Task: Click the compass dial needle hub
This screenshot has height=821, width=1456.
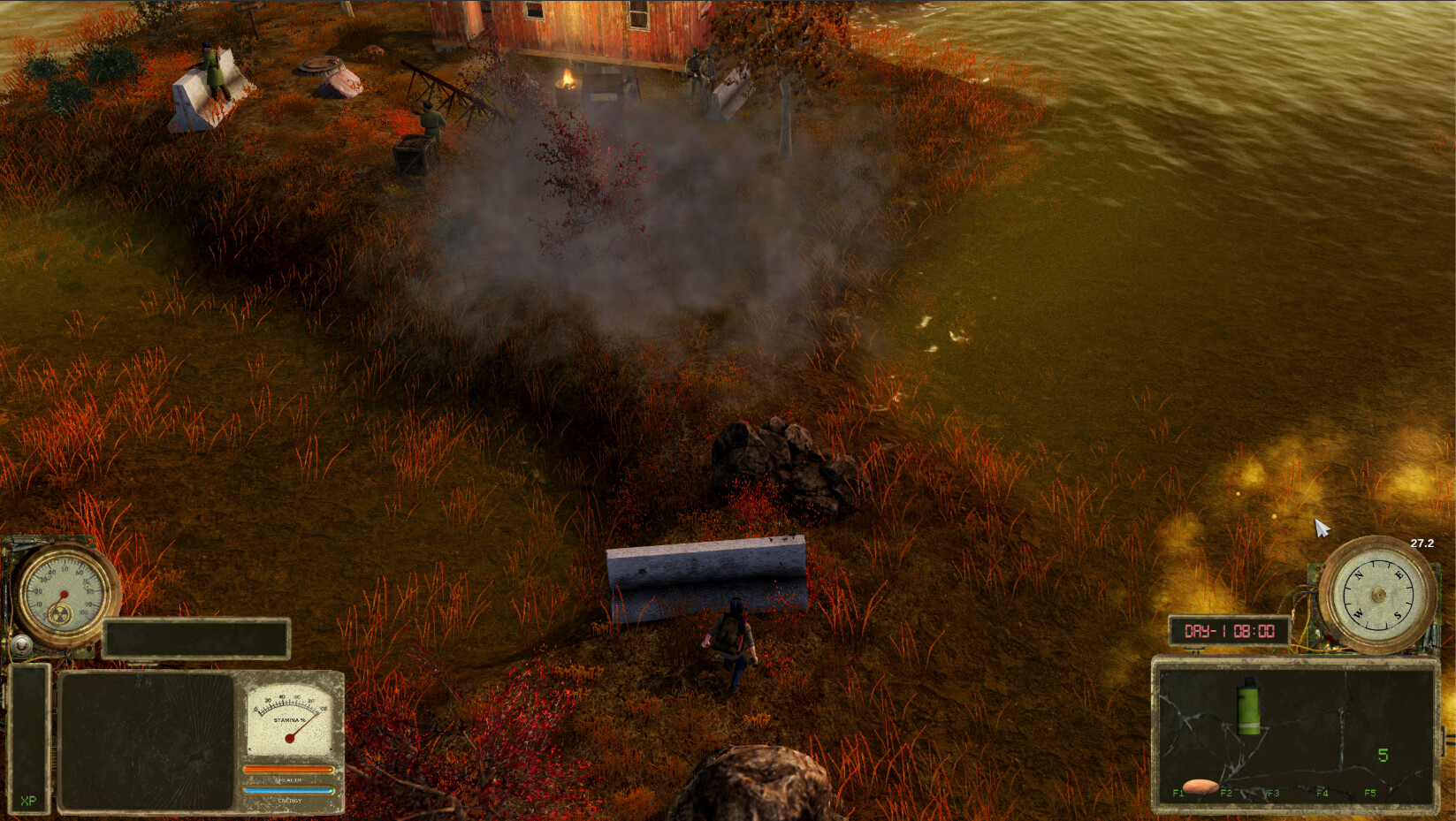Action: click(x=1379, y=595)
